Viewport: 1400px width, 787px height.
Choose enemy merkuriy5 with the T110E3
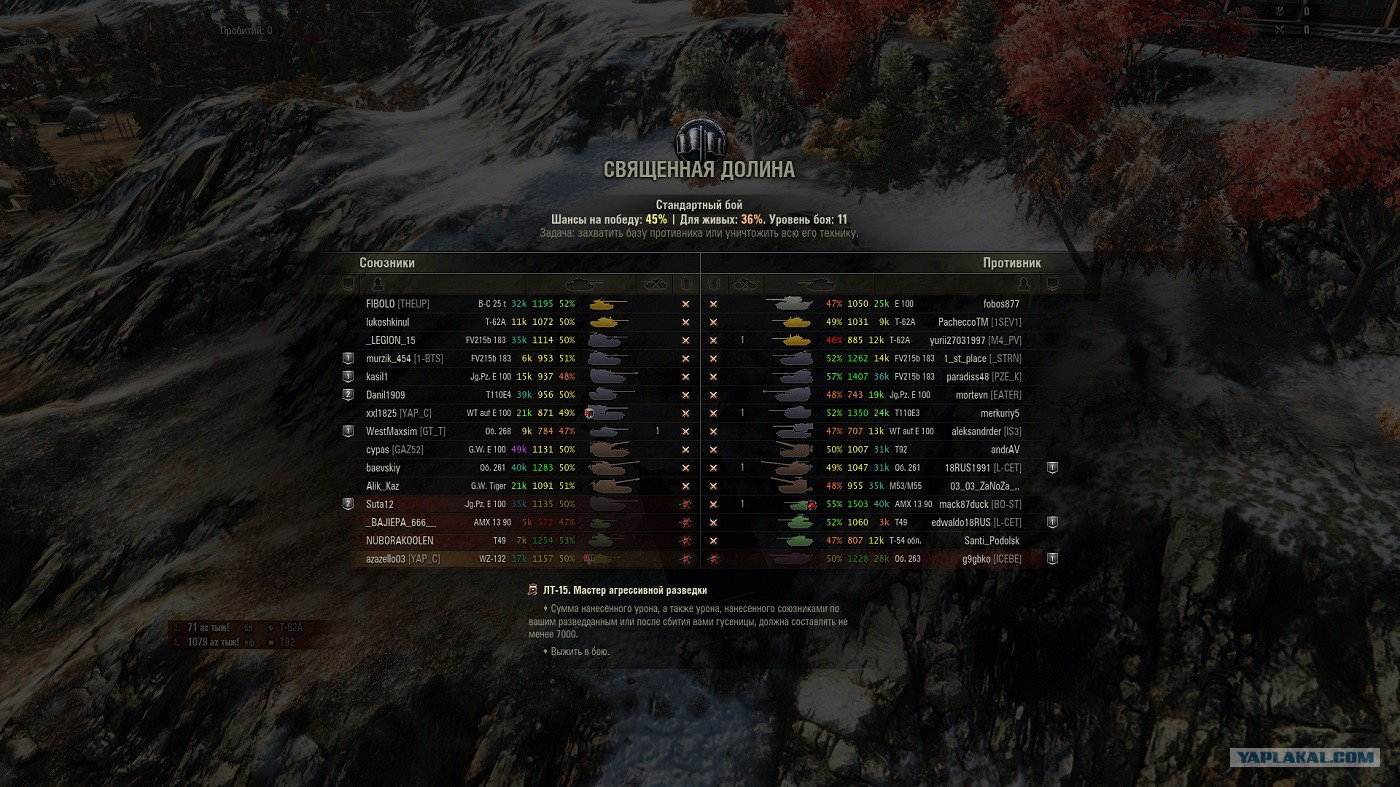pyautogui.click(x=999, y=413)
